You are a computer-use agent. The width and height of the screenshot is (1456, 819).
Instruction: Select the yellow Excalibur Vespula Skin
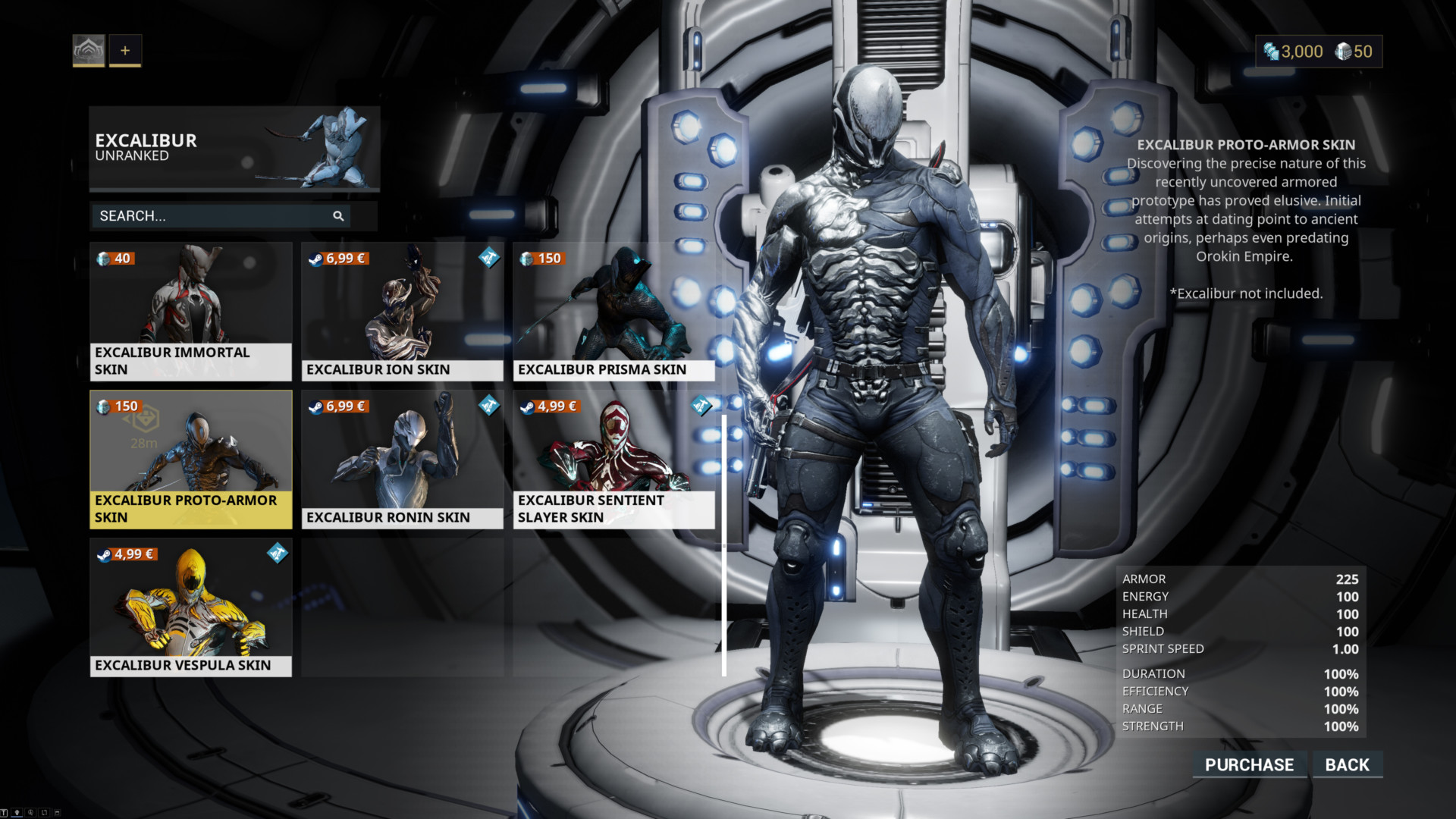190,607
